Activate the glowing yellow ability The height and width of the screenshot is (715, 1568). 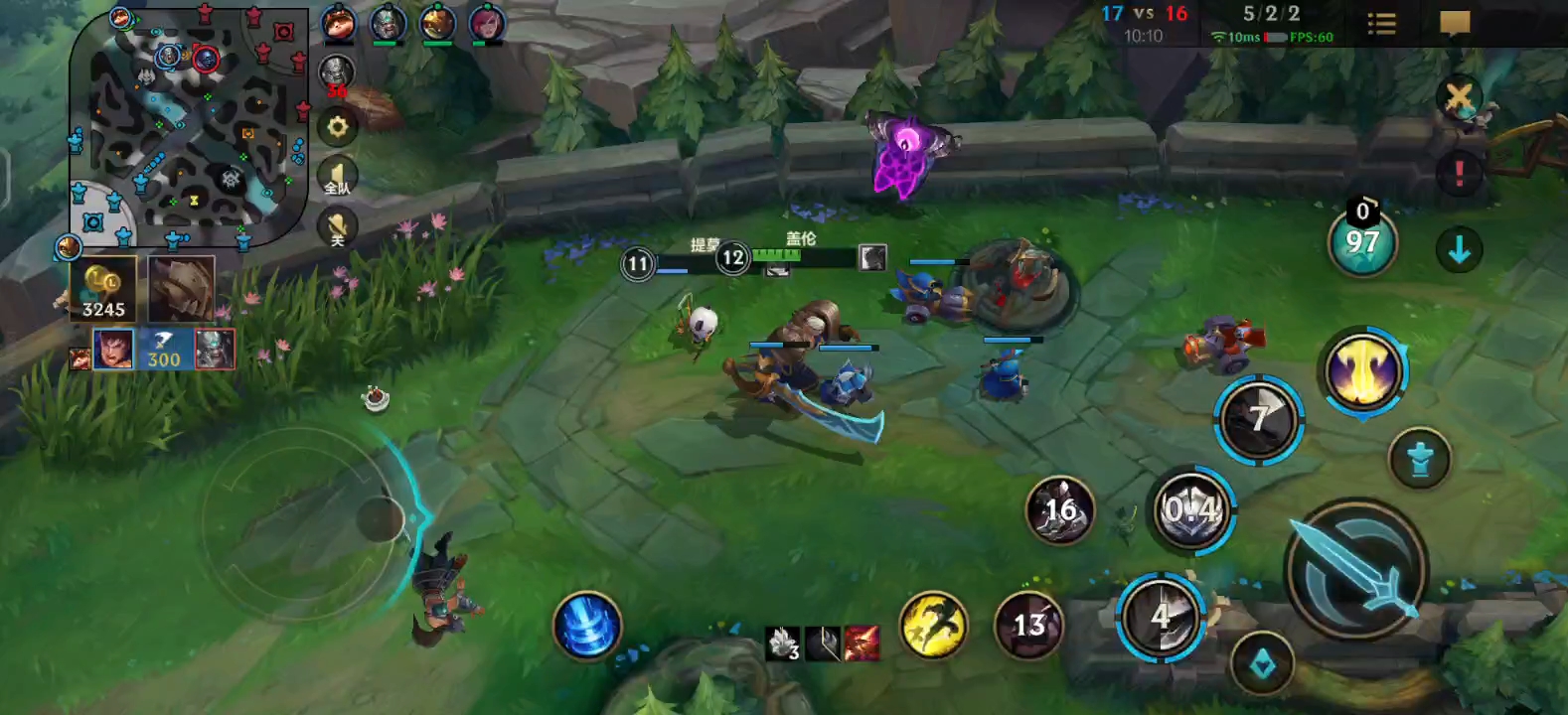click(1363, 371)
